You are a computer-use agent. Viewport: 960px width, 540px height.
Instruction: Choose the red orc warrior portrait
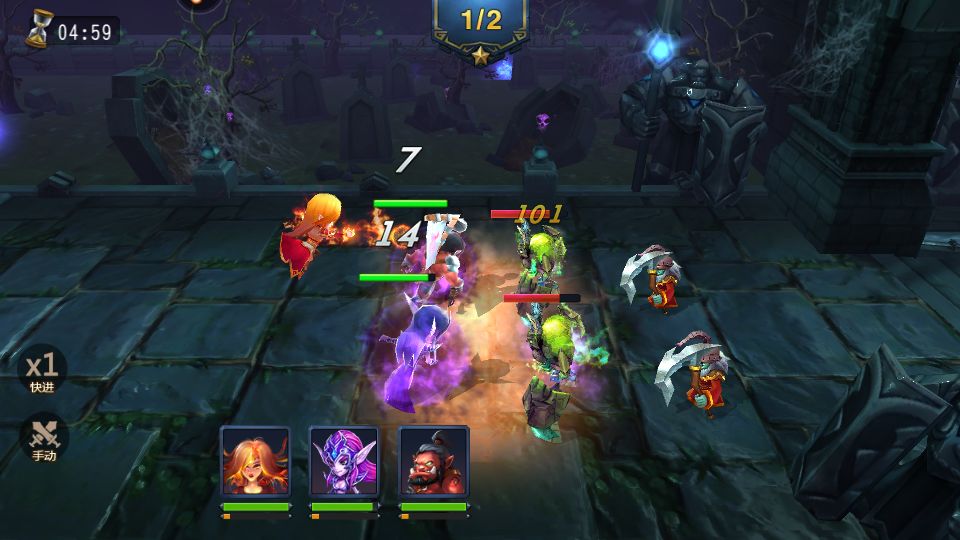[434, 461]
